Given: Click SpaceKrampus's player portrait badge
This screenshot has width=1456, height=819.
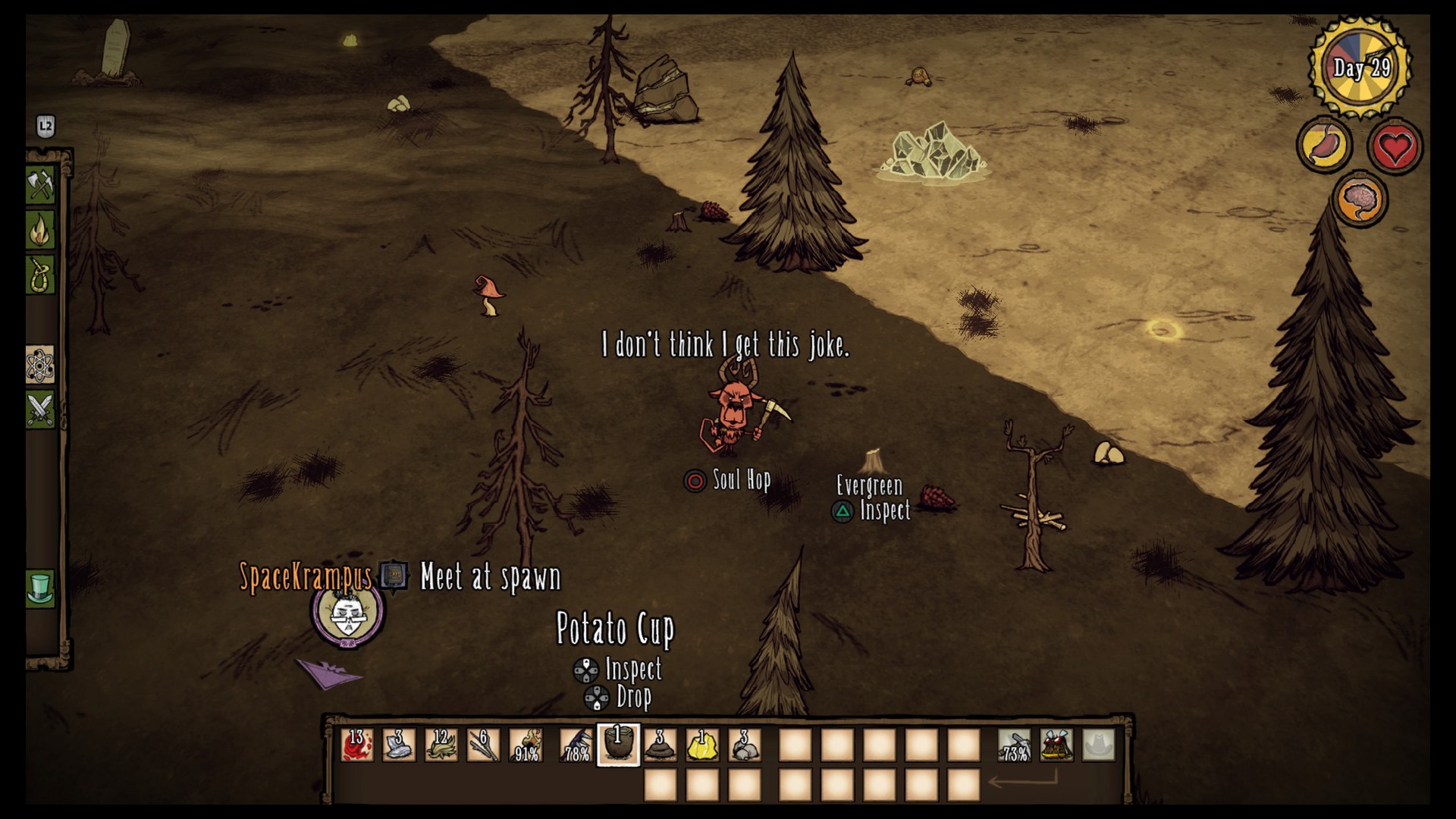Looking at the screenshot, I should point(347,615).
